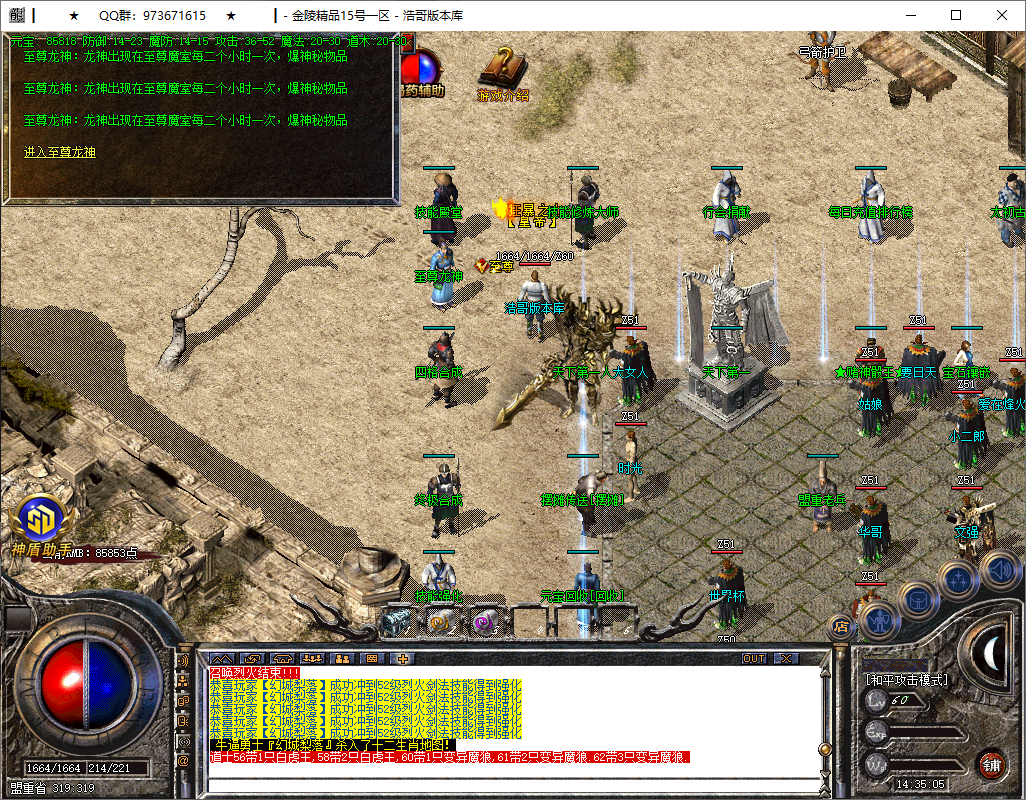Maximize the game window
This screenshot has height=800, width=1026.
[956, 16]
